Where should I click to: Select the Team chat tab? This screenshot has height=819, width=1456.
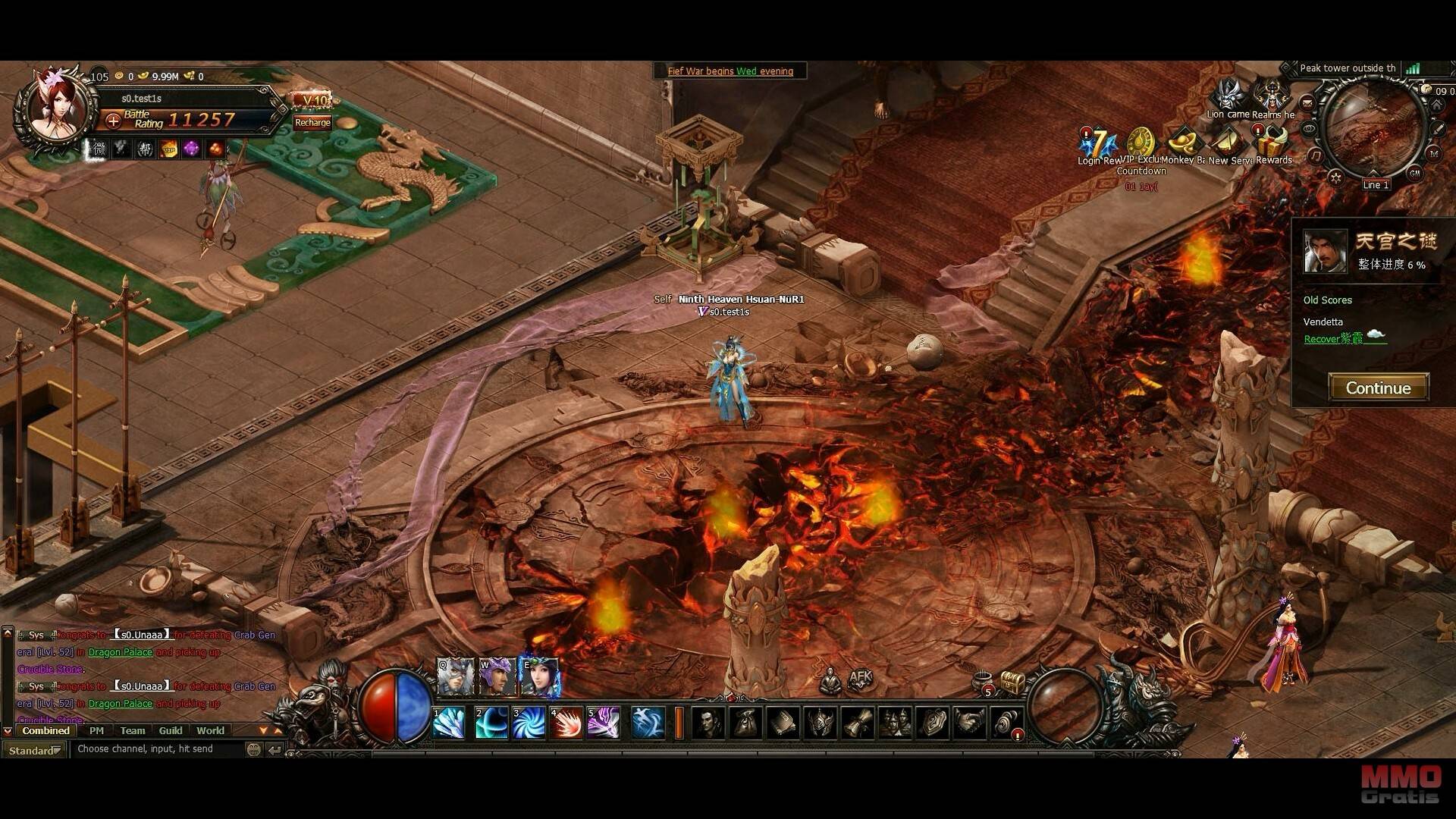click(132, 731)
